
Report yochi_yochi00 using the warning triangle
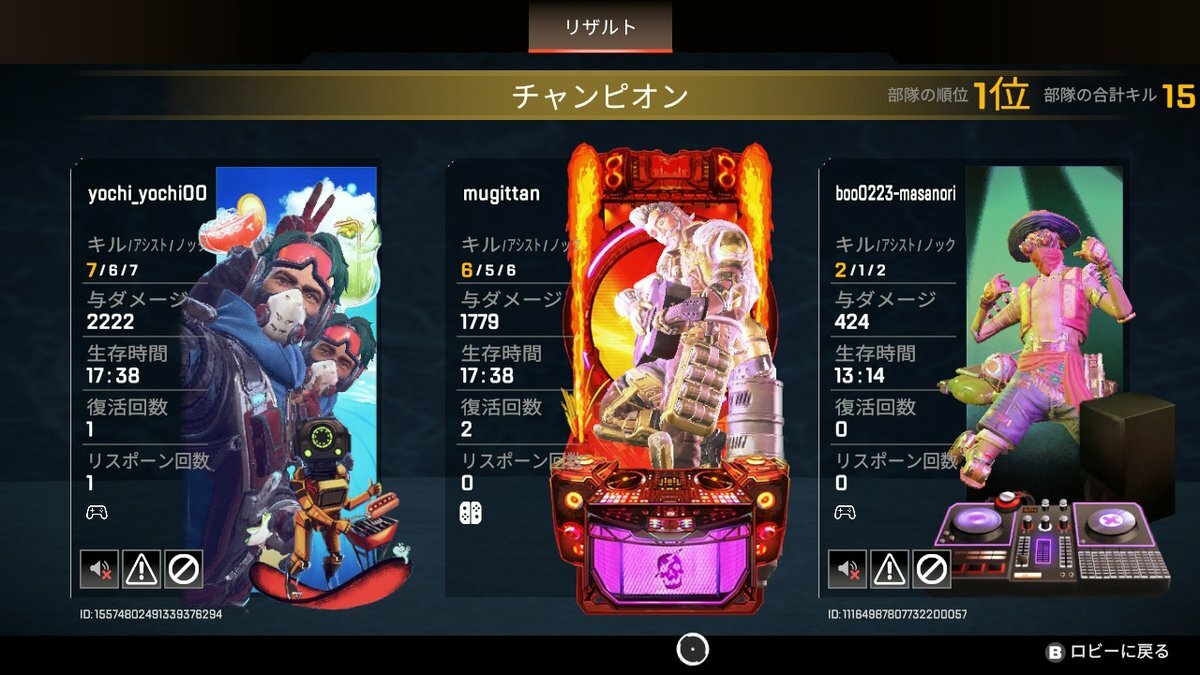(142, 569)
